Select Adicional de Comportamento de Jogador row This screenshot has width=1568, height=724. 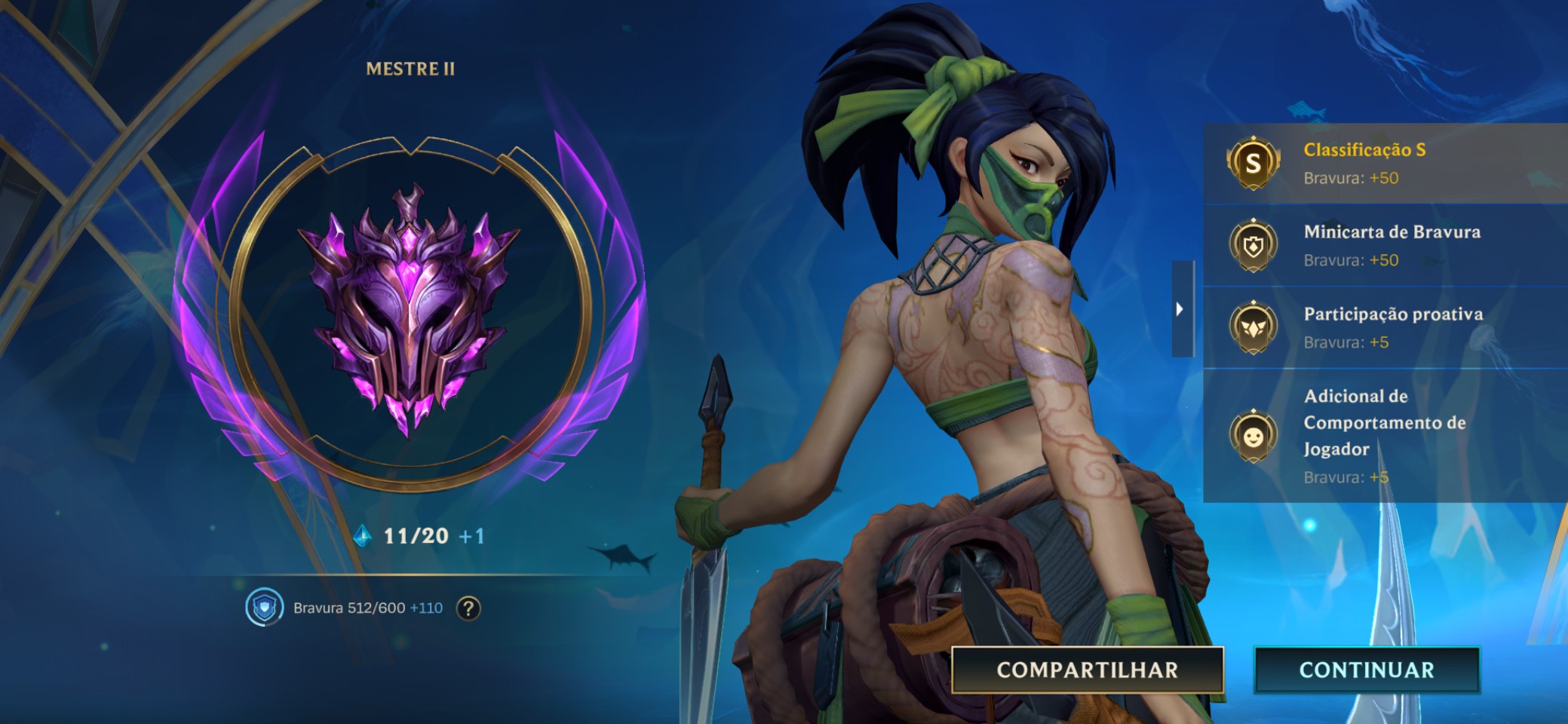point(1384,436)
